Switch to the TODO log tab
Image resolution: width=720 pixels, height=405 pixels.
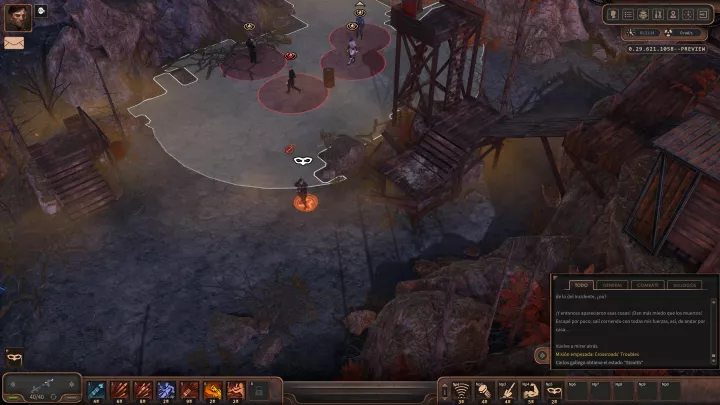pyautogui.click(x=580, y=284)
